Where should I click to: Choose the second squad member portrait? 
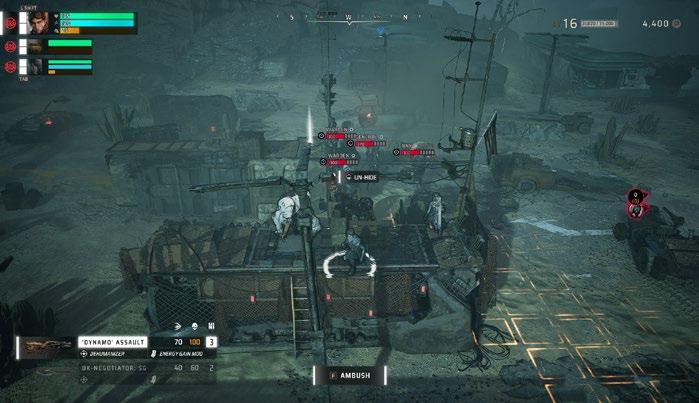pos(35,46)
